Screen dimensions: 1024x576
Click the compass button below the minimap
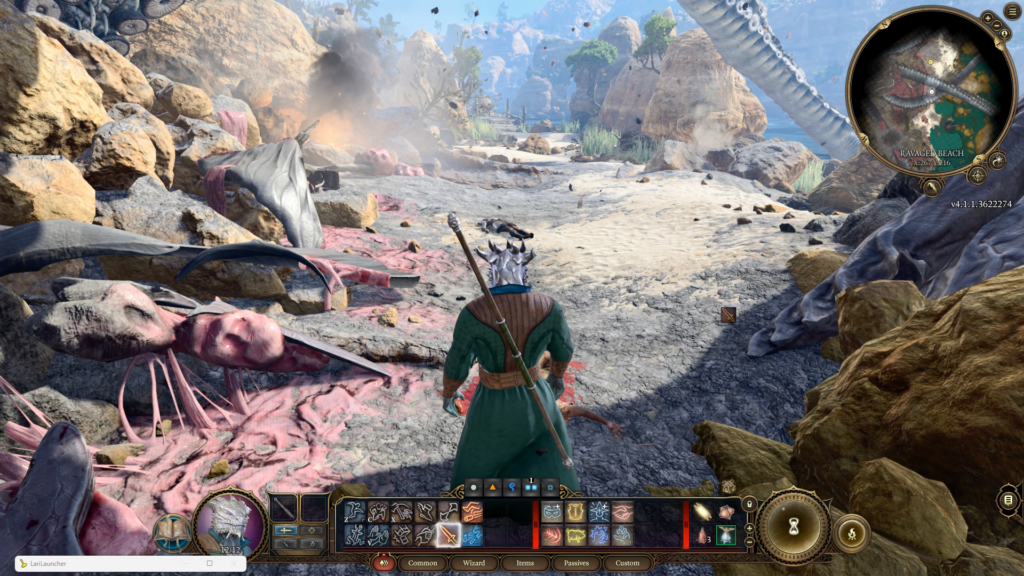977,175
